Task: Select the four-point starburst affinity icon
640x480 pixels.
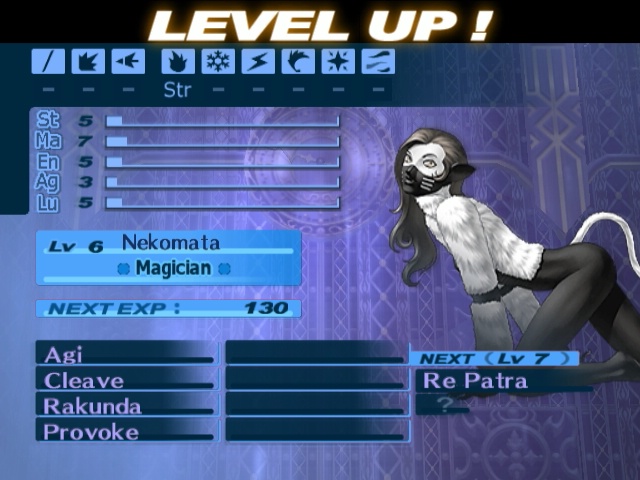Action: 337,61
